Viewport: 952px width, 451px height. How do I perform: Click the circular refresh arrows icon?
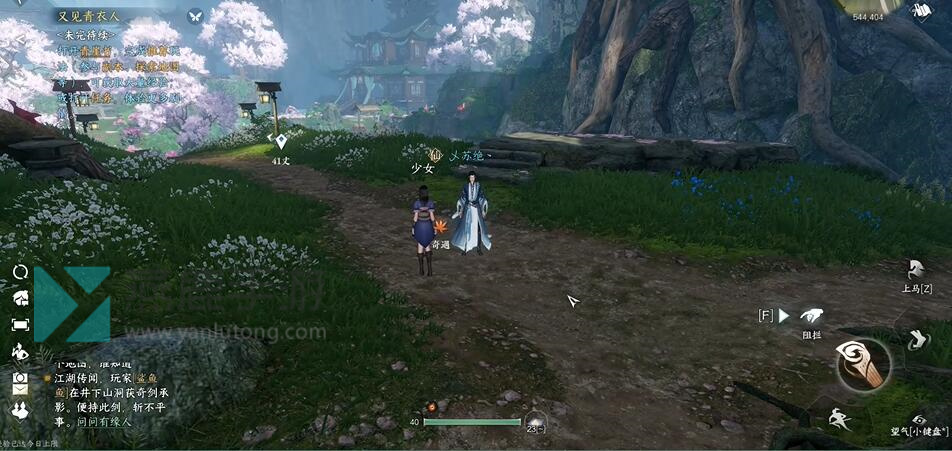[x=20, y=272]
